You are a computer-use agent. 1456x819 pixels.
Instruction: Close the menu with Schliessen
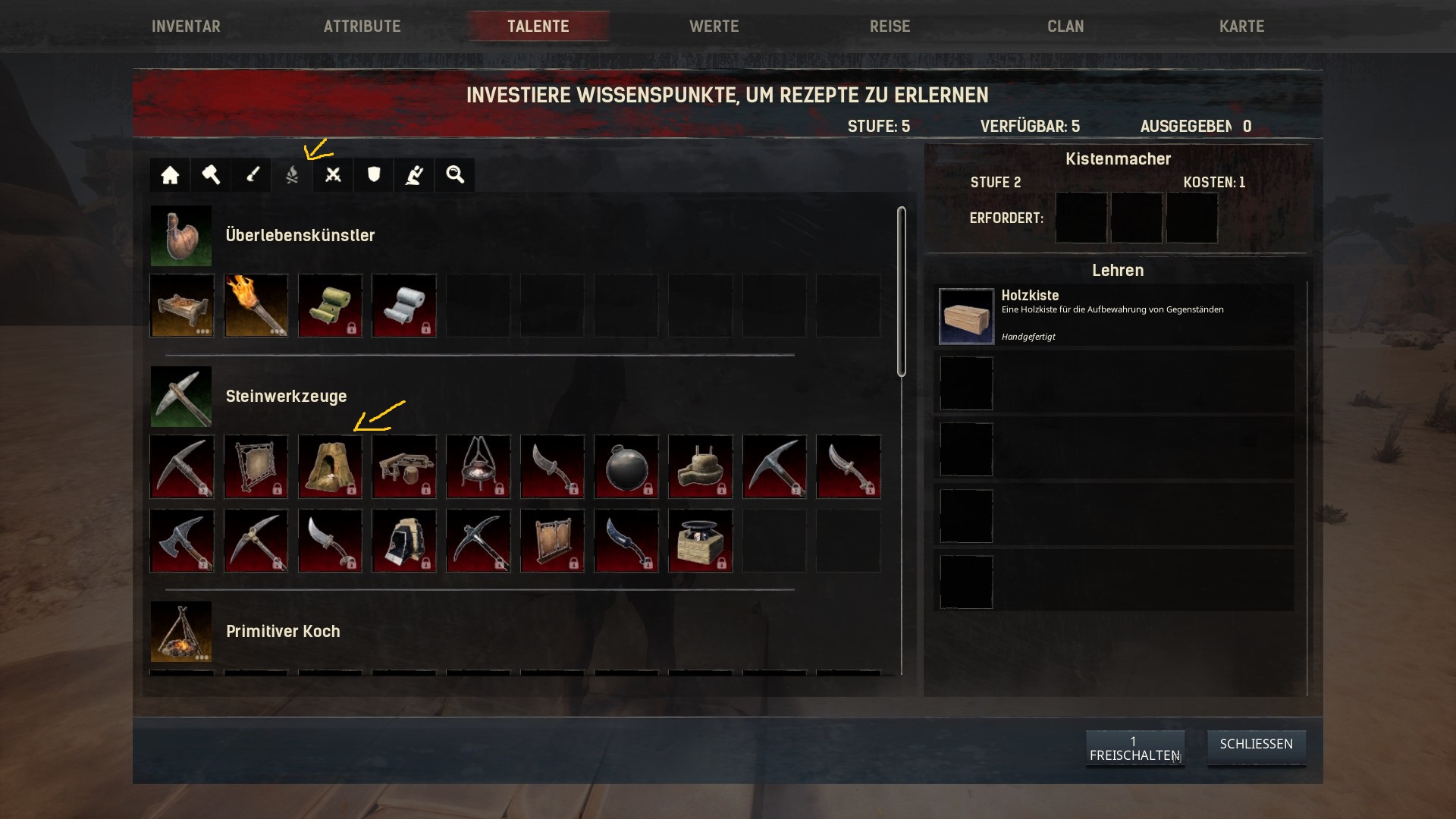(1256, 745)
